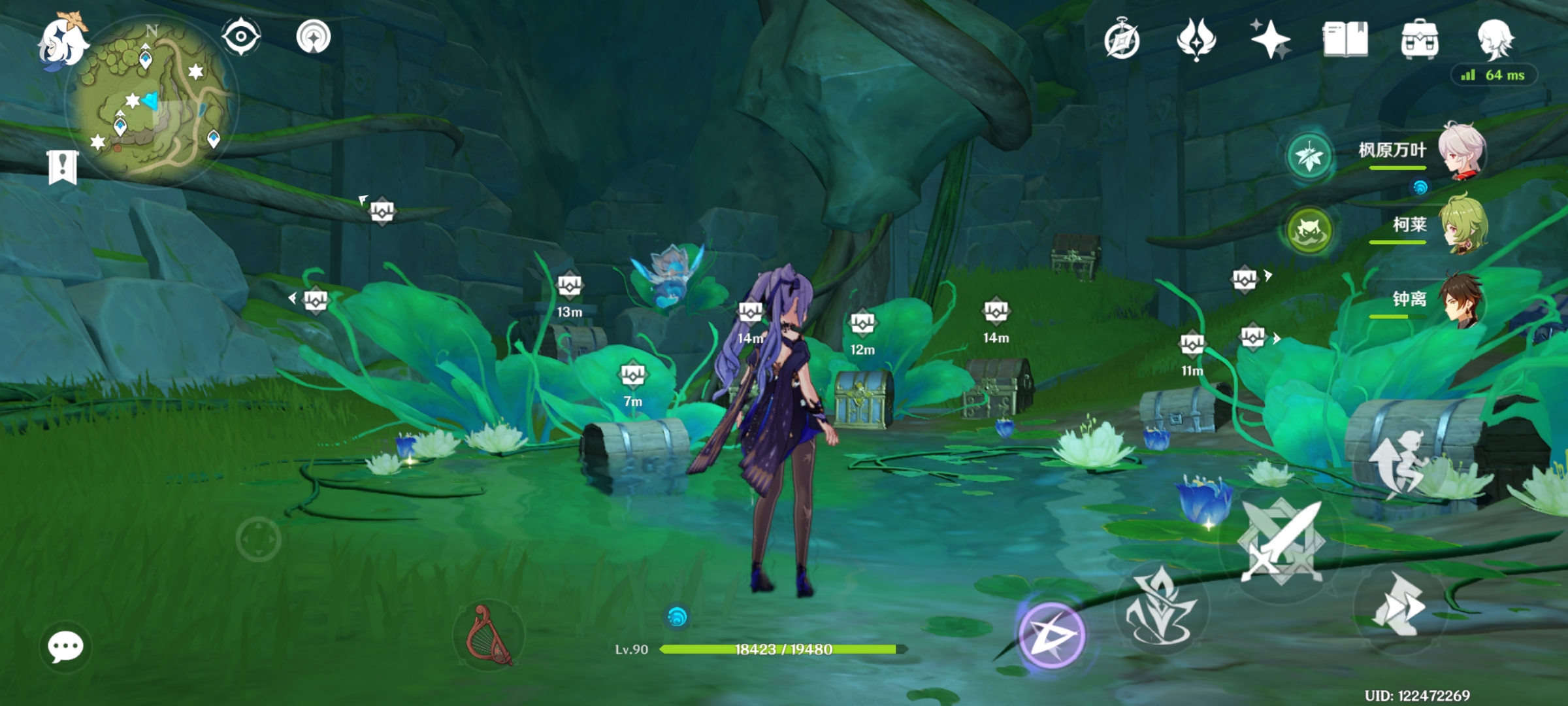This screenshot has width=1568, height=706.
Task: Open the wish star icon
Action: pos(1269,39)
